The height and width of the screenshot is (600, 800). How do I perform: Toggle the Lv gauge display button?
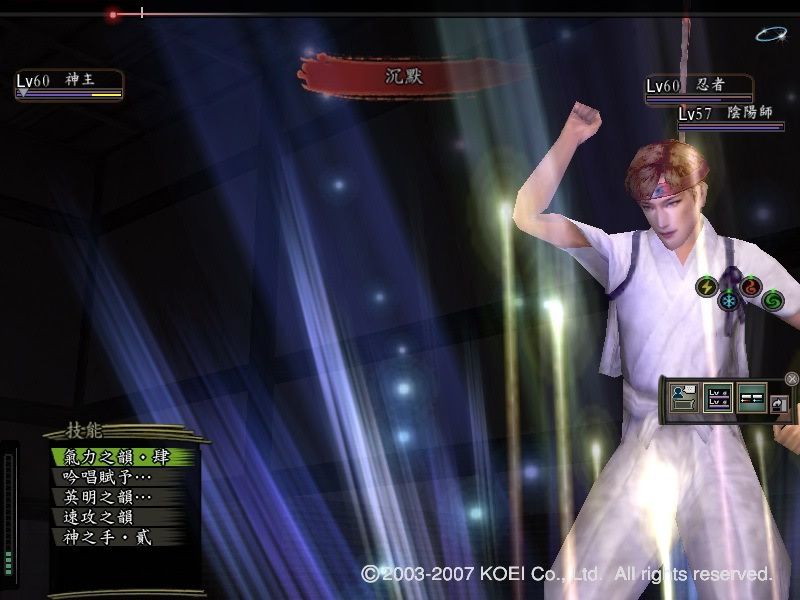coord(718,398)
